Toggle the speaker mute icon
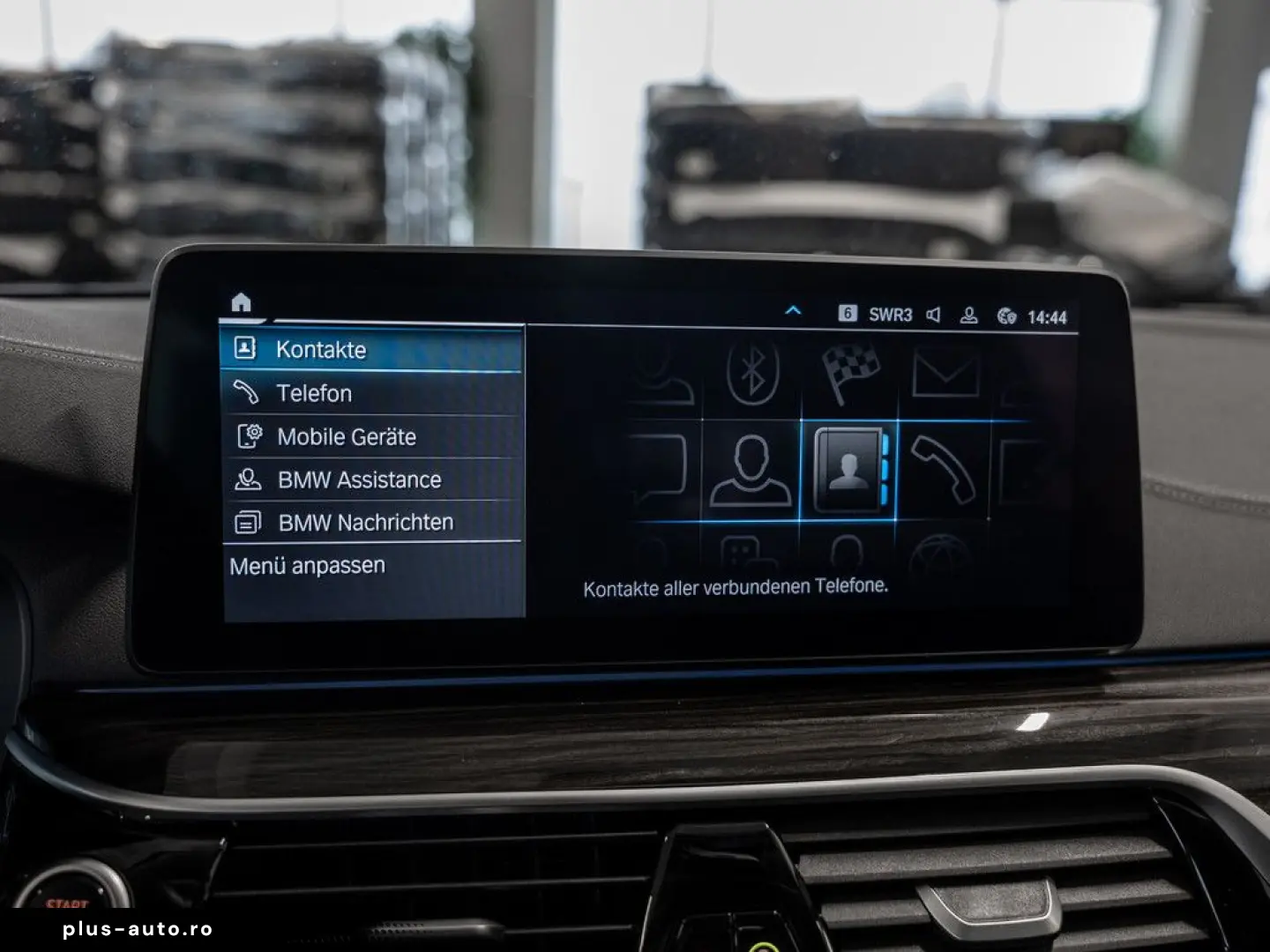Viewport: 1270px width, 952px height. (933, 315)
